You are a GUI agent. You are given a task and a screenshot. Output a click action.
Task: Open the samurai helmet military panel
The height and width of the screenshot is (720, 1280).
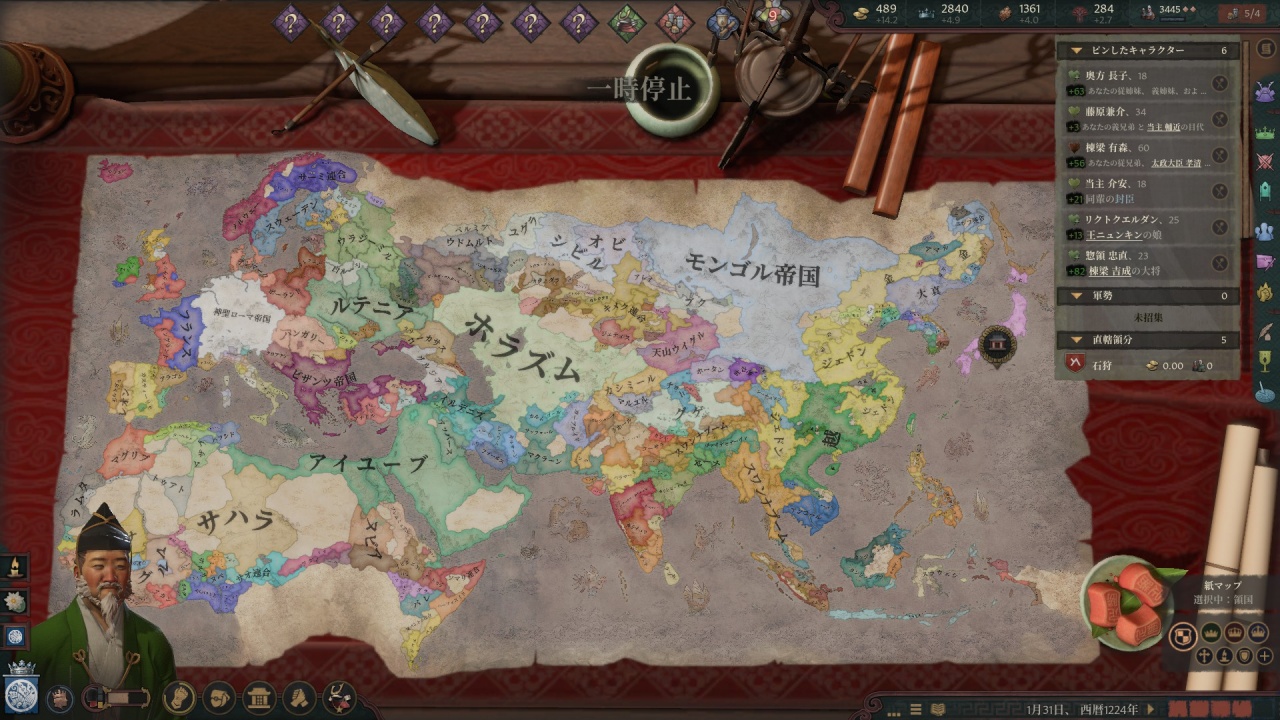point(1265,91)
